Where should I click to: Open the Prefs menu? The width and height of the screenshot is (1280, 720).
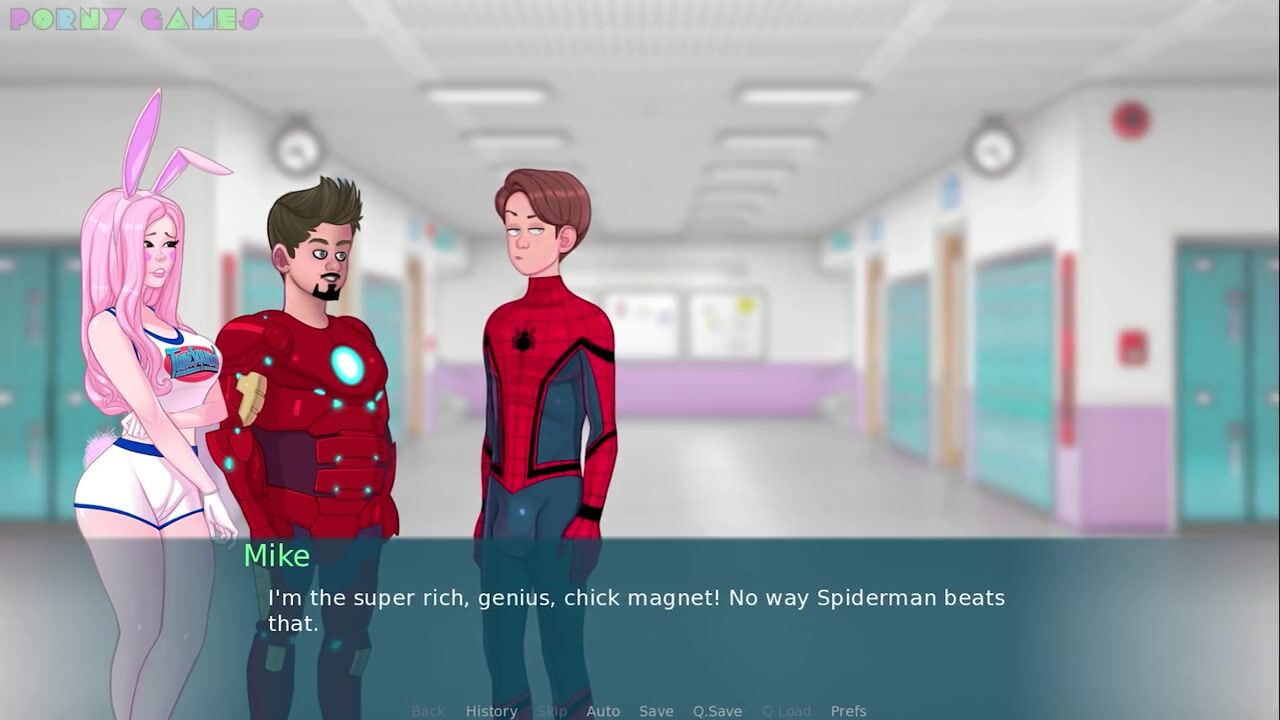(848, 711)
